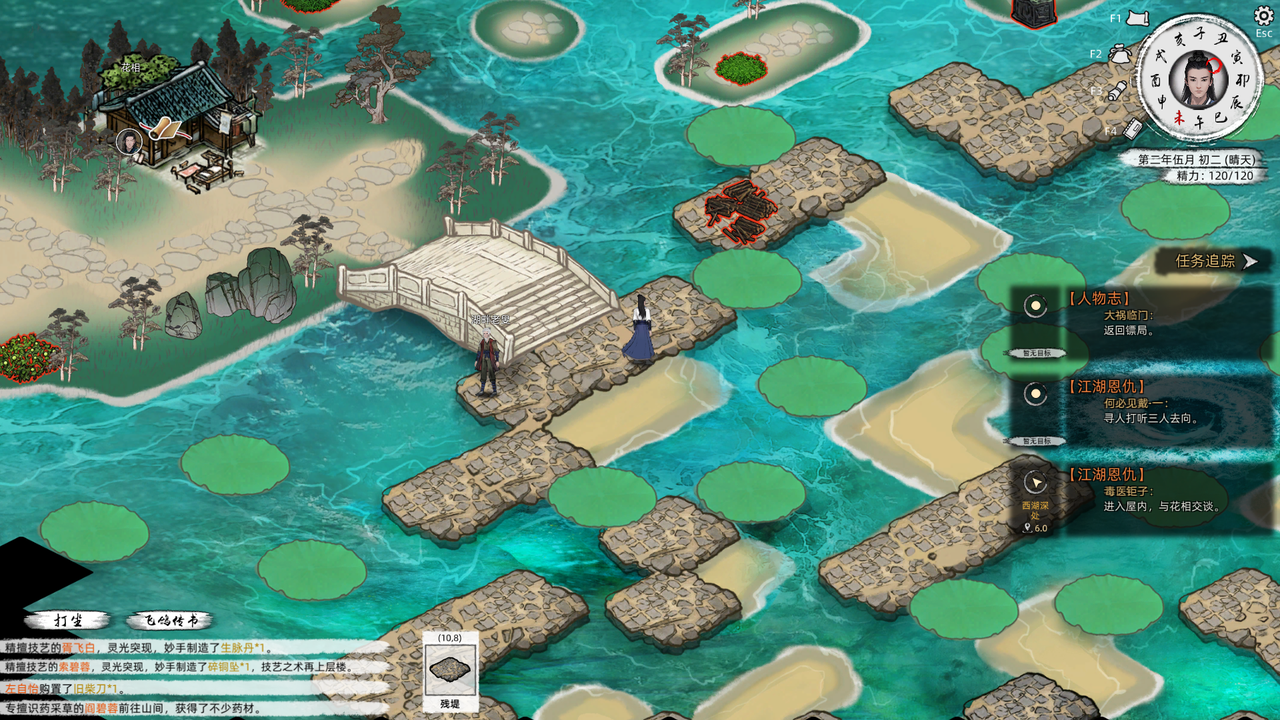The image size is (1280, 720).
Task: Collapse the 任务追踪 panel with its arrow
Action: pos(1248,260)
